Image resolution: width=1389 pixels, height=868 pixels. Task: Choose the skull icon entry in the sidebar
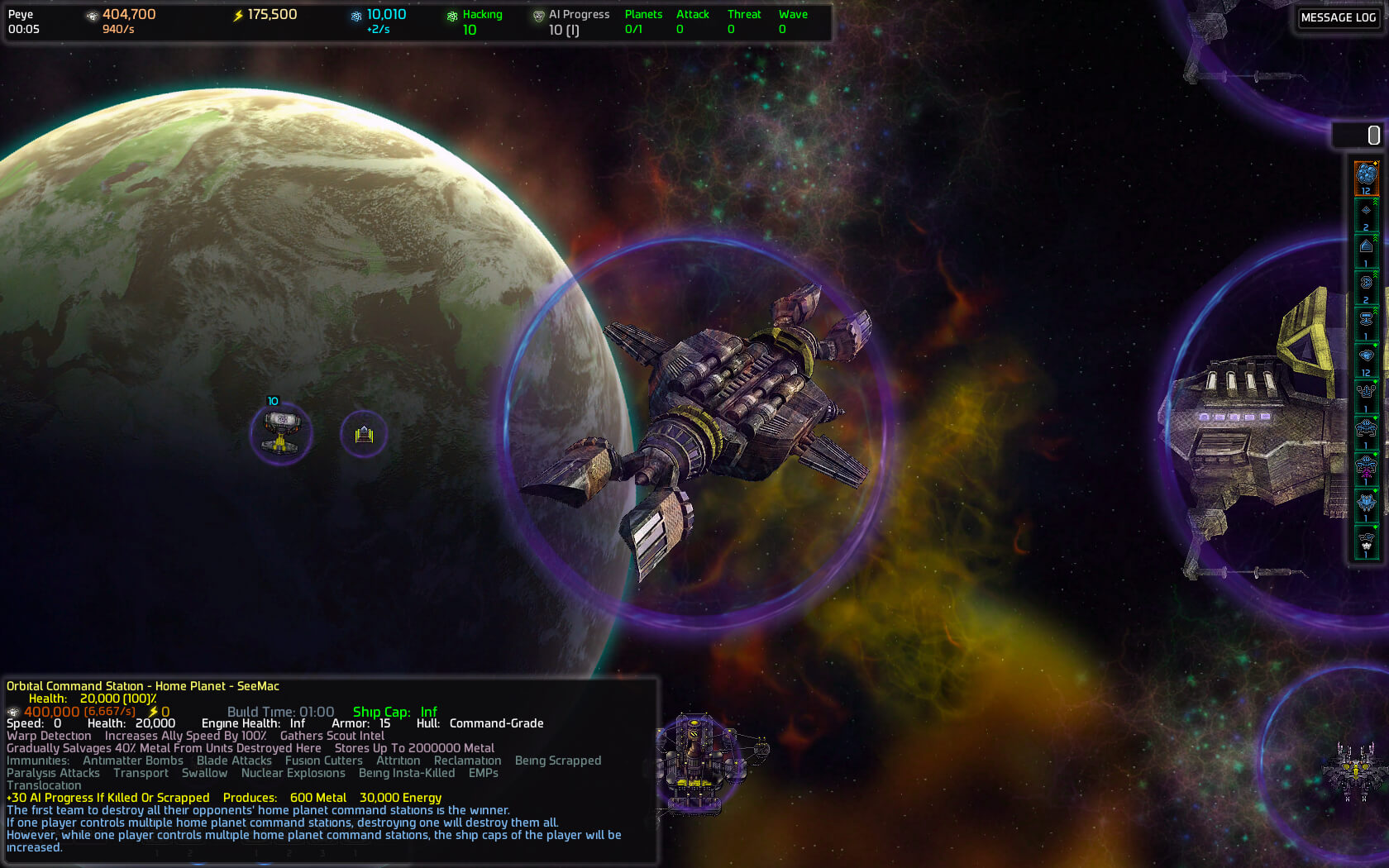(1366, 543)
